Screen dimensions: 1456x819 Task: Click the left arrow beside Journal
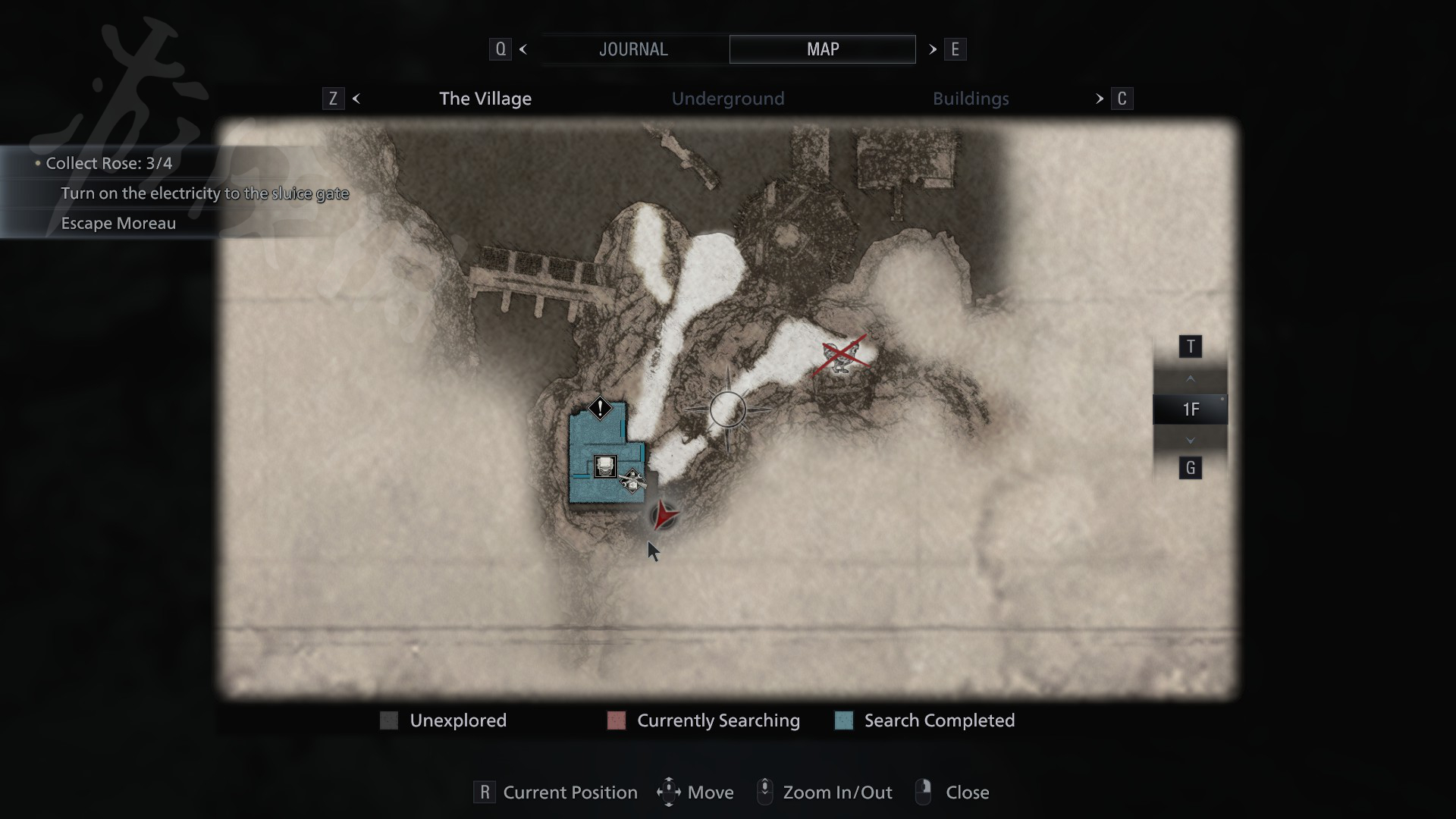click(523, 49)
